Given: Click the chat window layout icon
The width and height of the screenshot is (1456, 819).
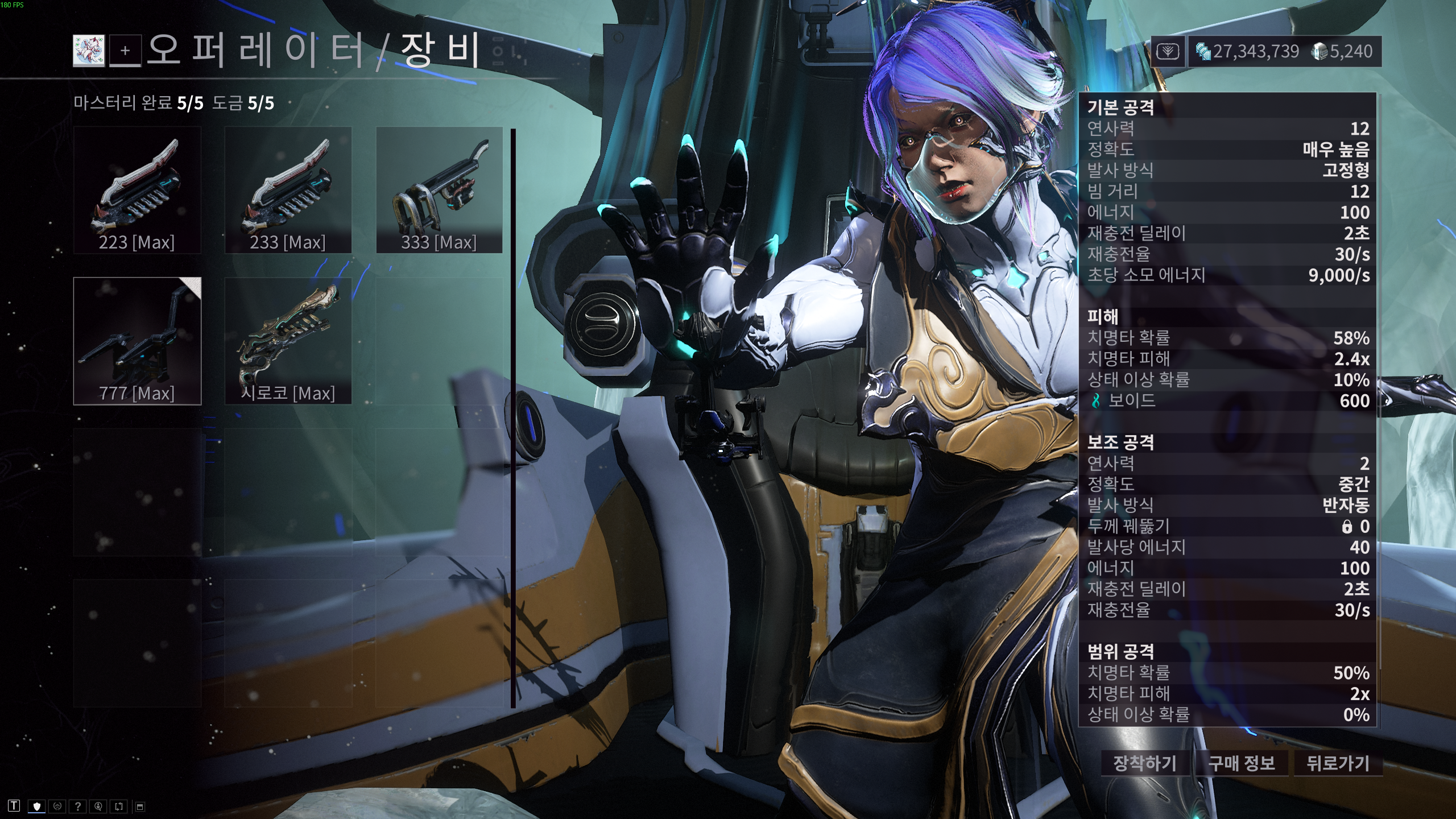Looking at the screenshot, I should pyautogui.click(x=140, y=806).
